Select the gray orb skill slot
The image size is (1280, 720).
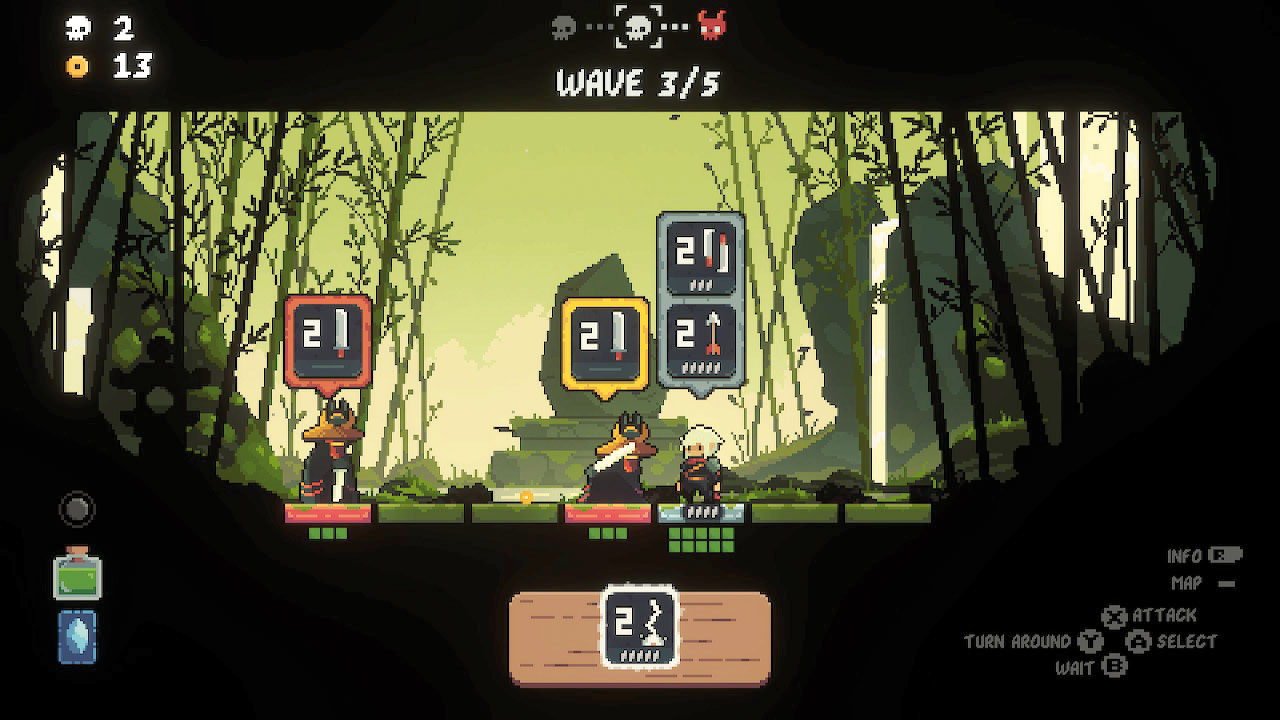click(77, 509)
